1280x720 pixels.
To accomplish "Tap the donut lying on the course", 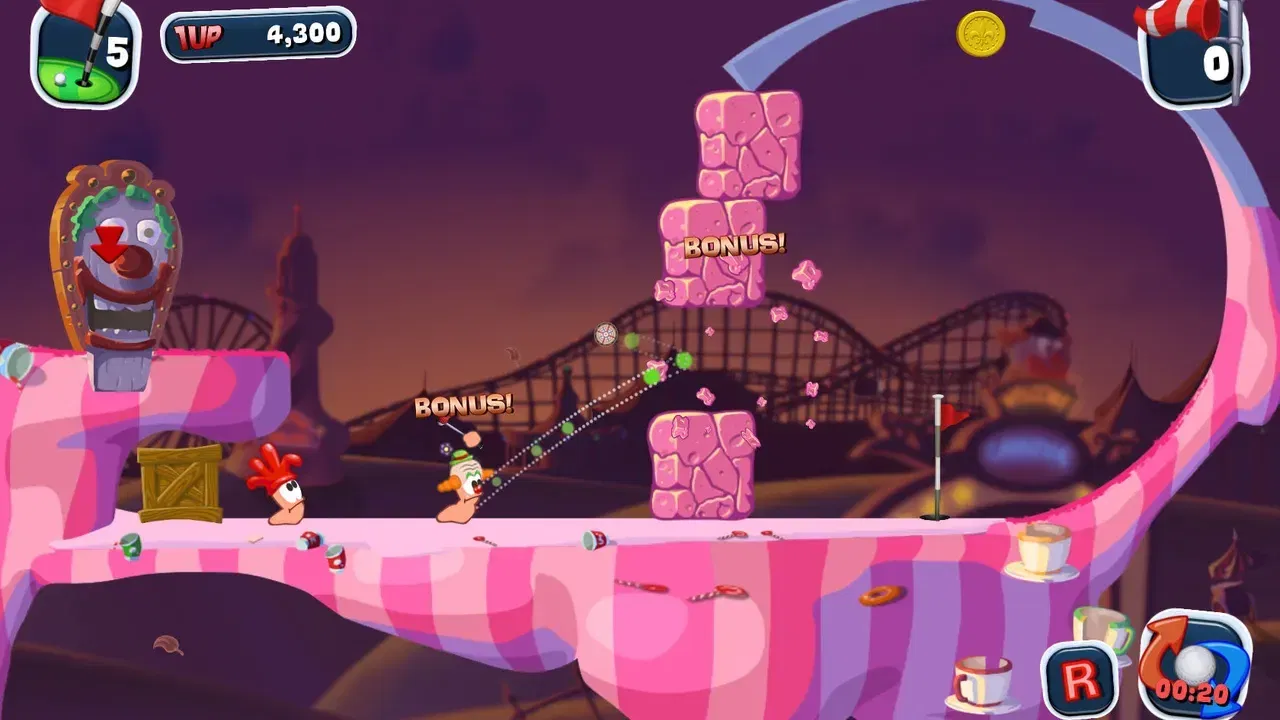I will click(x=879, y=596).
